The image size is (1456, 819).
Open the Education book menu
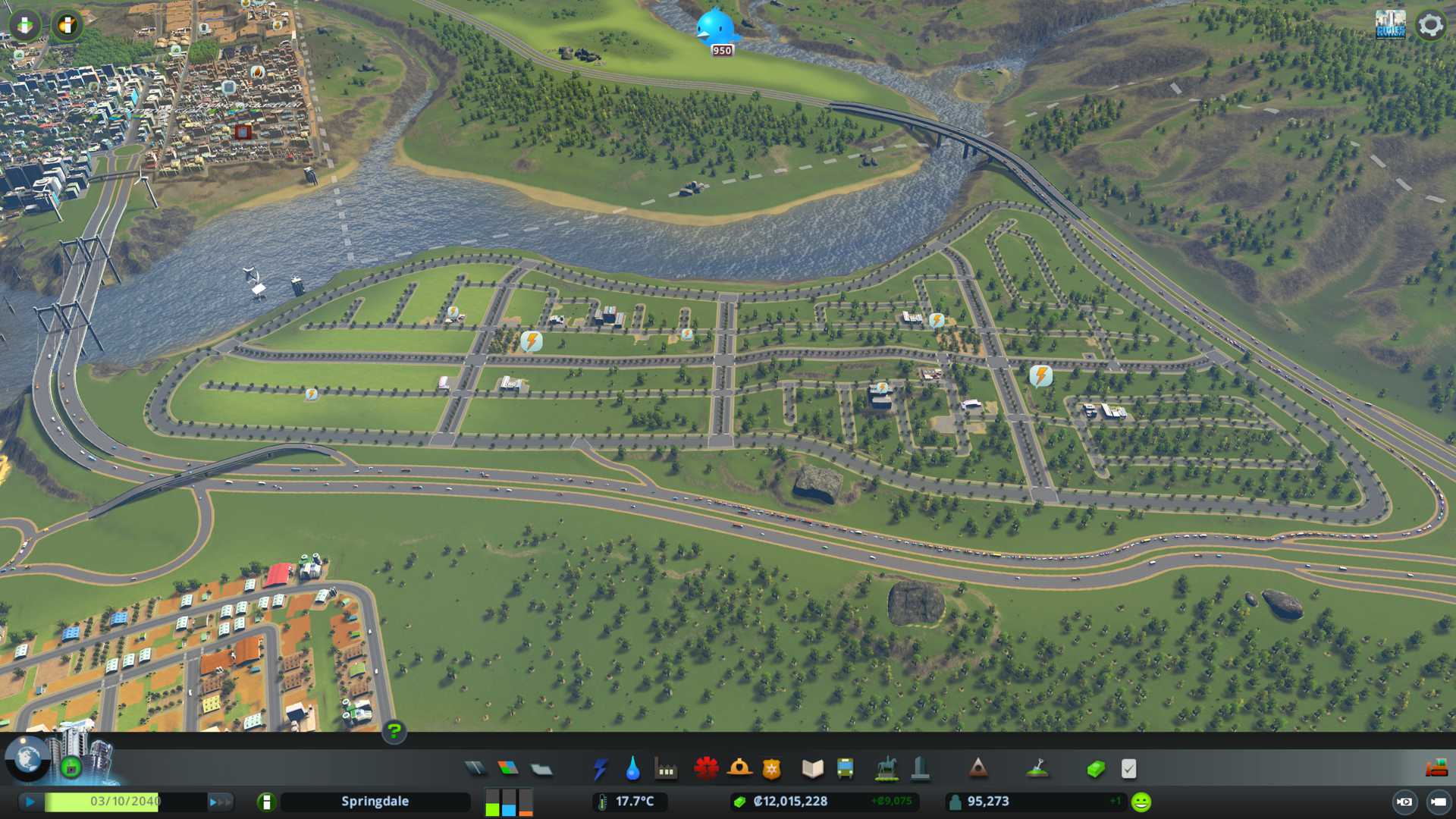click(x=812, y=769)
